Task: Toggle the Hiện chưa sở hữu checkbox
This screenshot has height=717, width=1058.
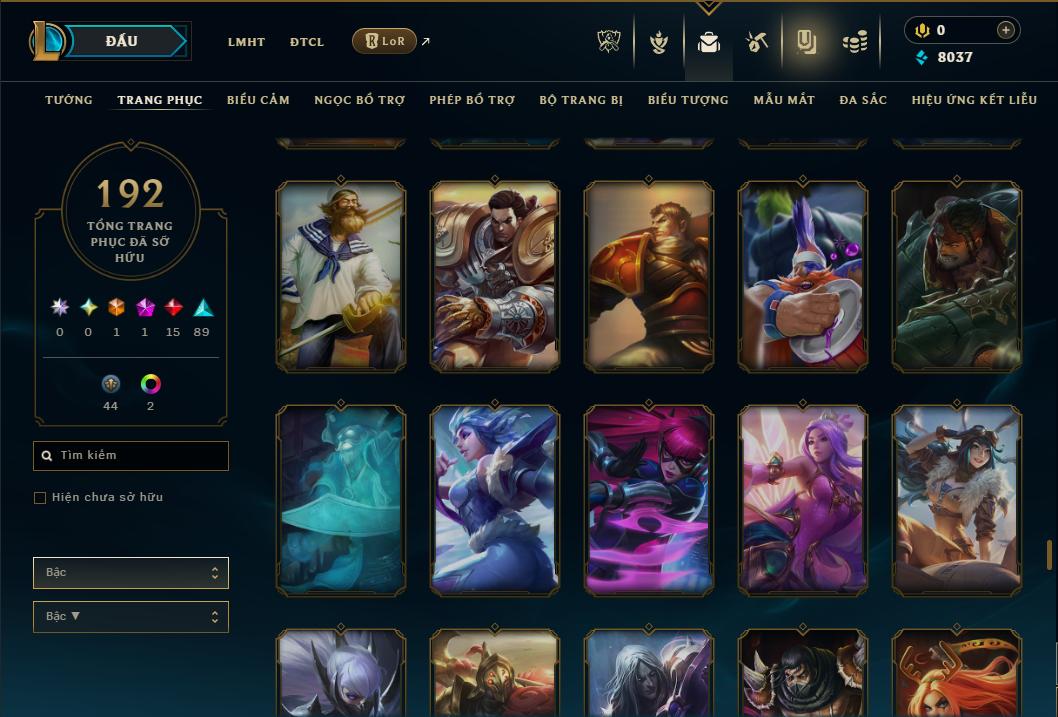Action: tap(40, 498)
